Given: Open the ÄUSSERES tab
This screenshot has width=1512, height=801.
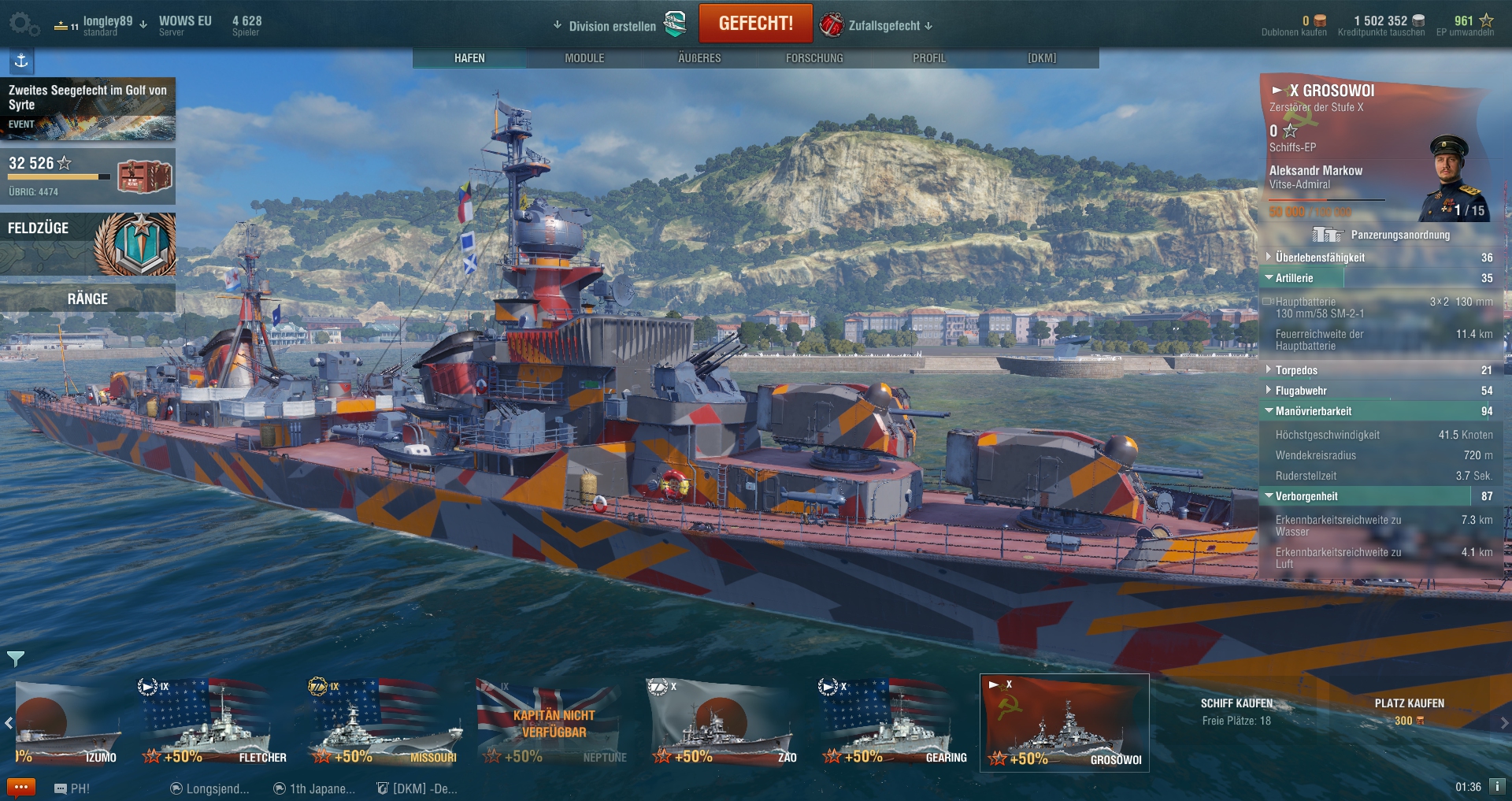Looking at the screenshot, I should pos(699,58).
